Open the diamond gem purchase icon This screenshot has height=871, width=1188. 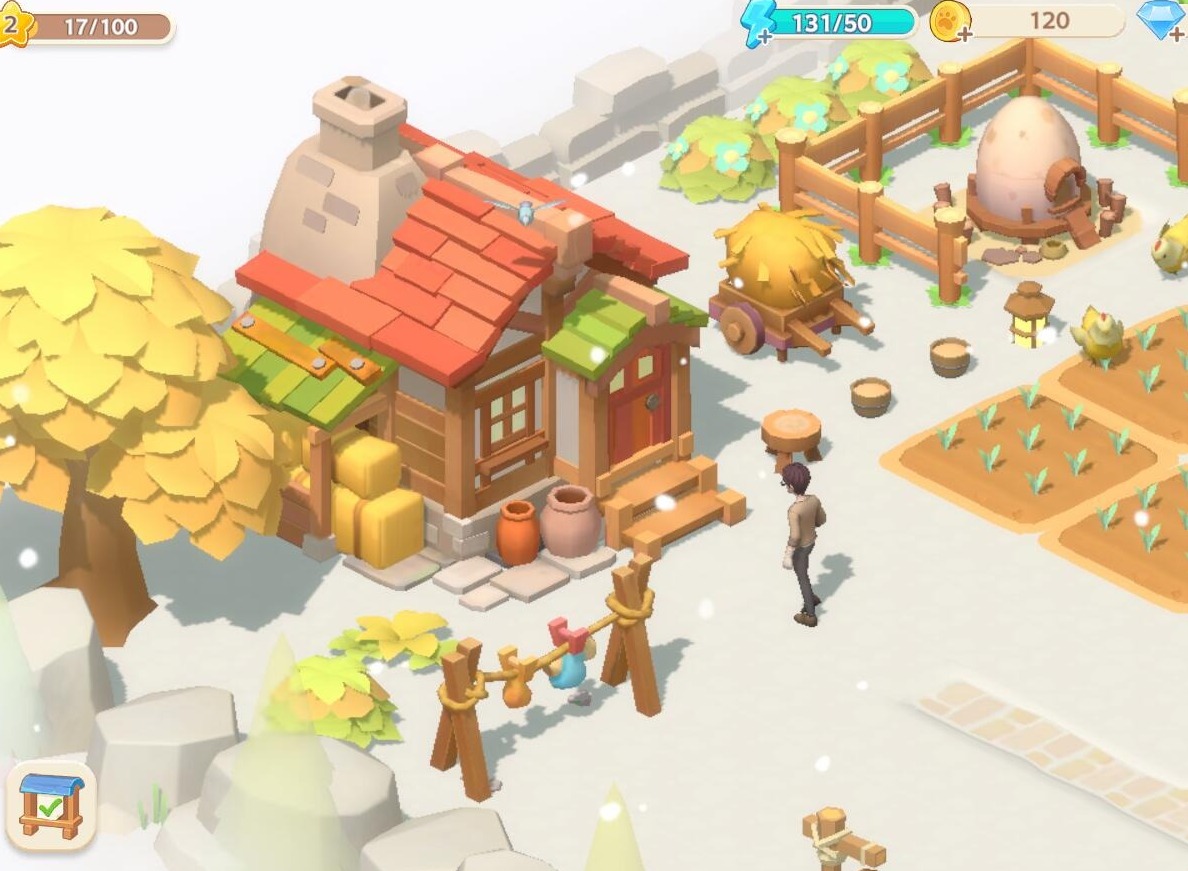[1163, 20]
